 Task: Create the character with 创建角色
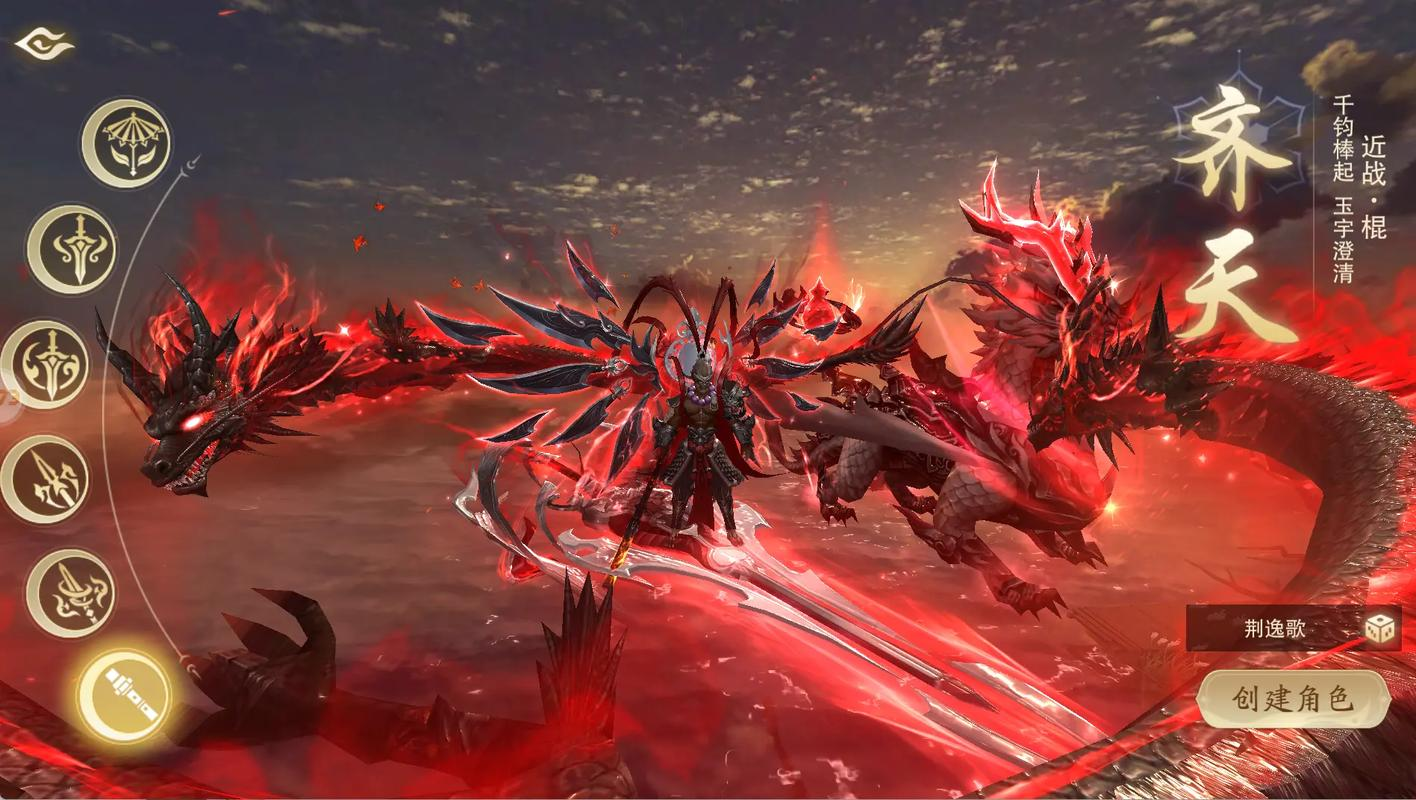[1293, 699]
